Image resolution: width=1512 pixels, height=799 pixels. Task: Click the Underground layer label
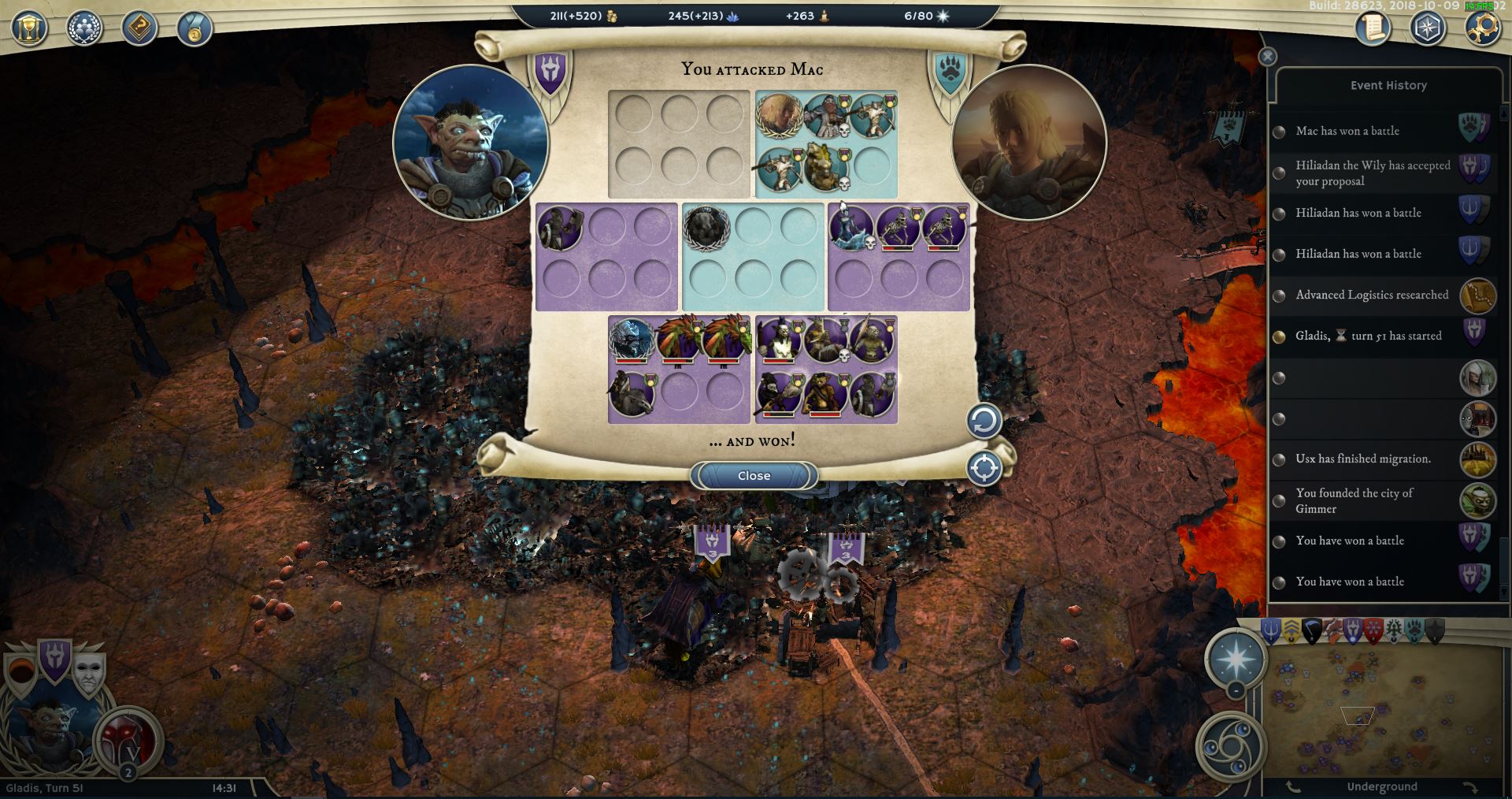point(1381,786)
